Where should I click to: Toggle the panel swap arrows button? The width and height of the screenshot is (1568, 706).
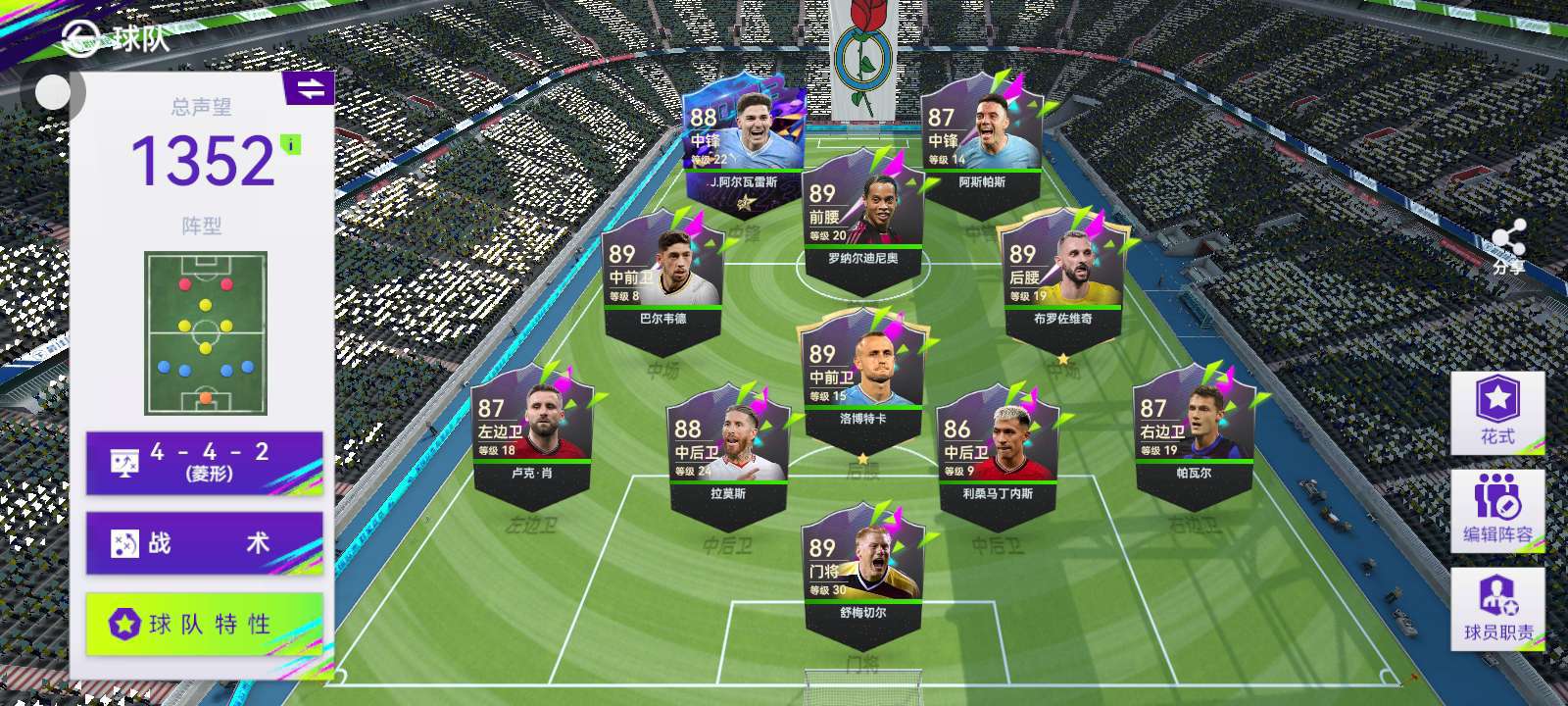click(x=310, y=89)
